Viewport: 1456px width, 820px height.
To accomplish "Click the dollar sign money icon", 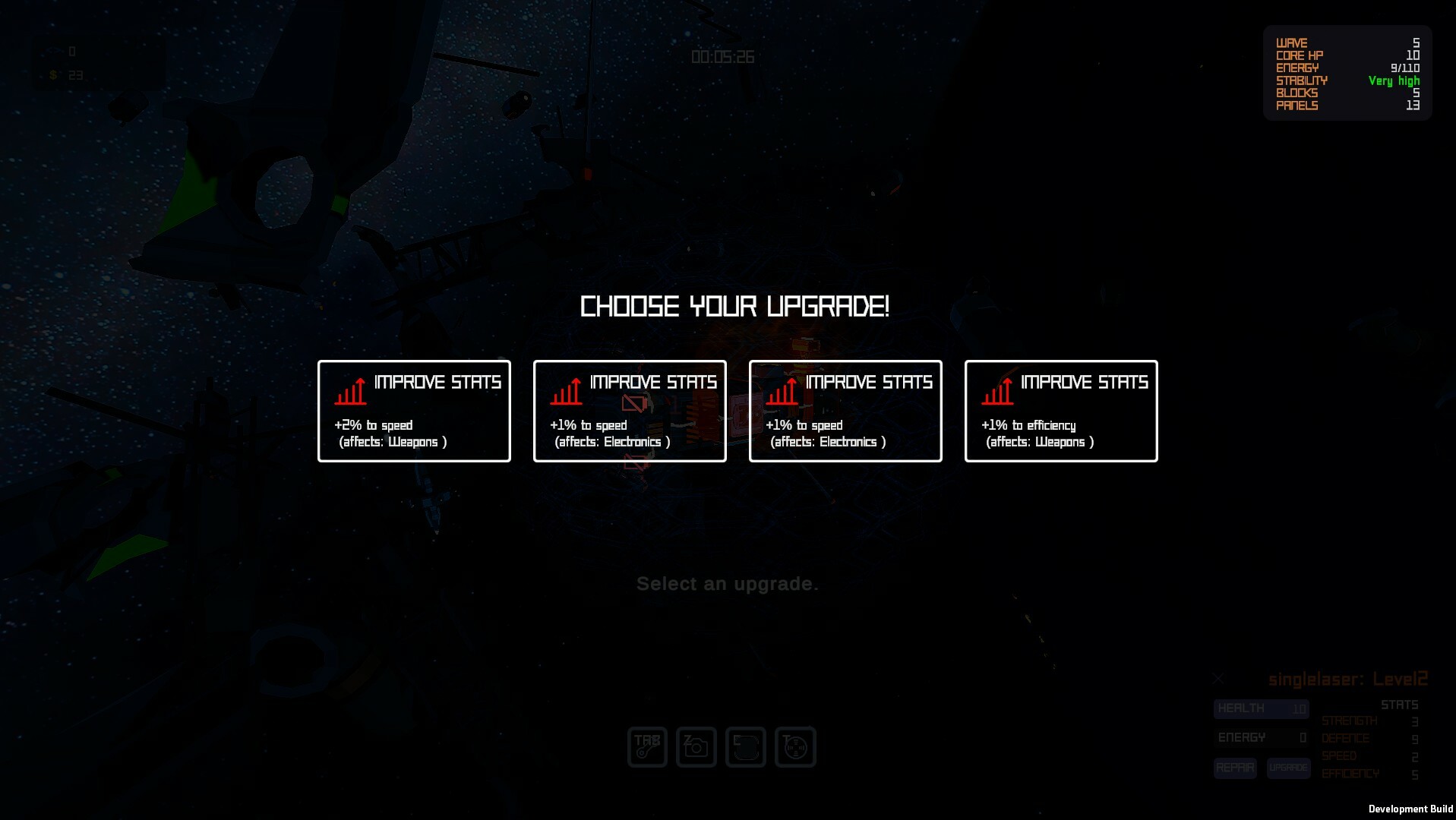I will tap(52, 74).
